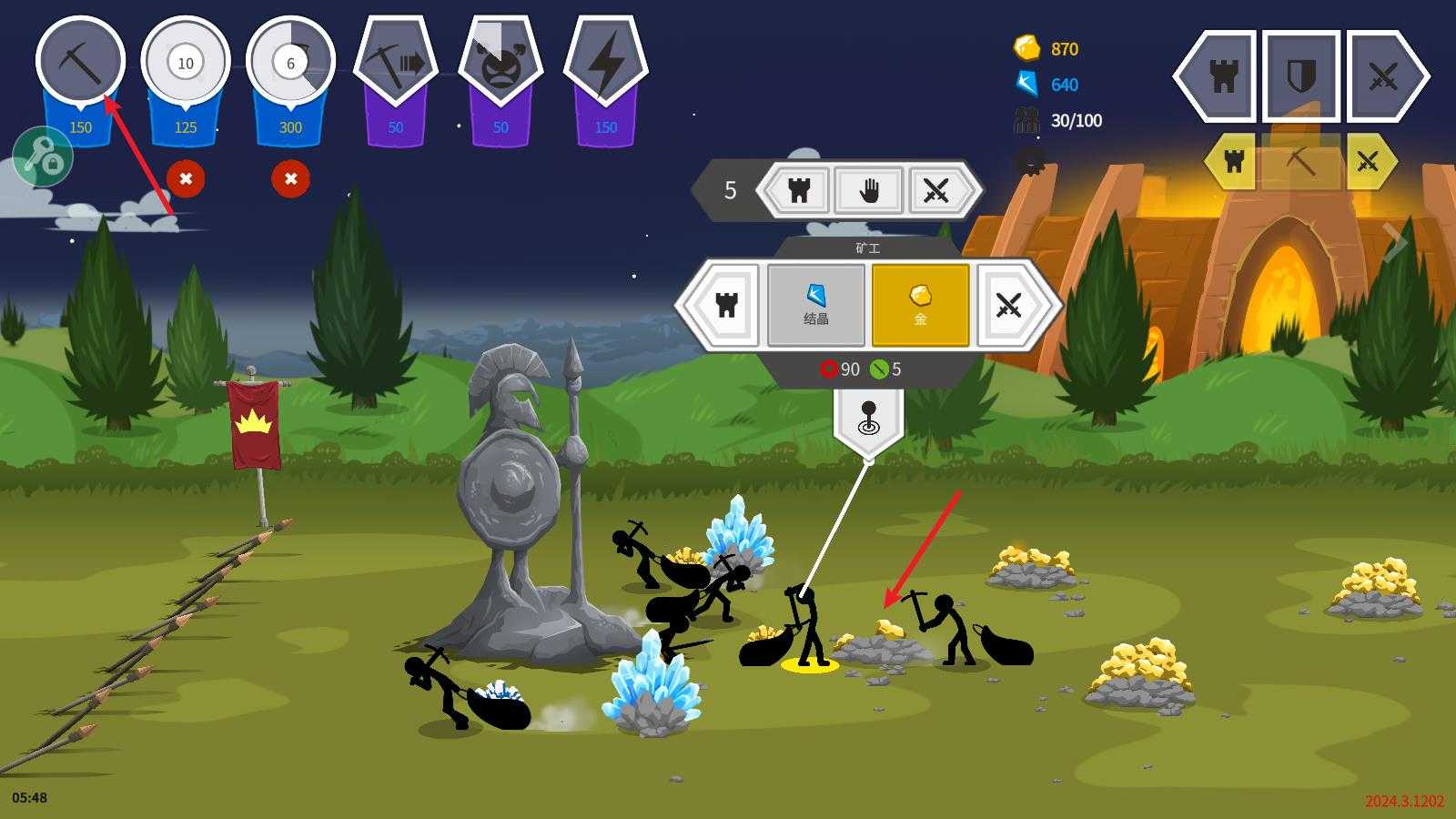Open settings with the dark gear icon
Viewport: 1456px width, 819px height.
point(1030,162)
